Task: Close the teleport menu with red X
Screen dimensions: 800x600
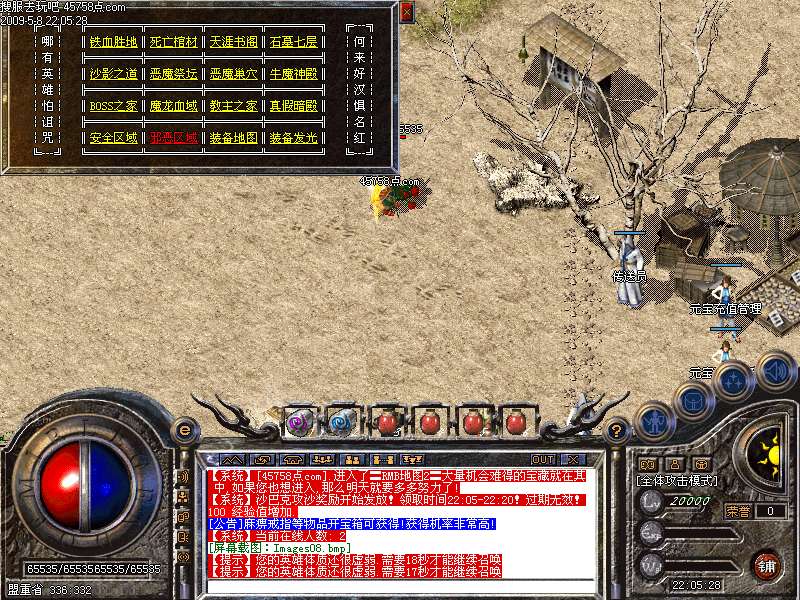Action: [406, 12]
